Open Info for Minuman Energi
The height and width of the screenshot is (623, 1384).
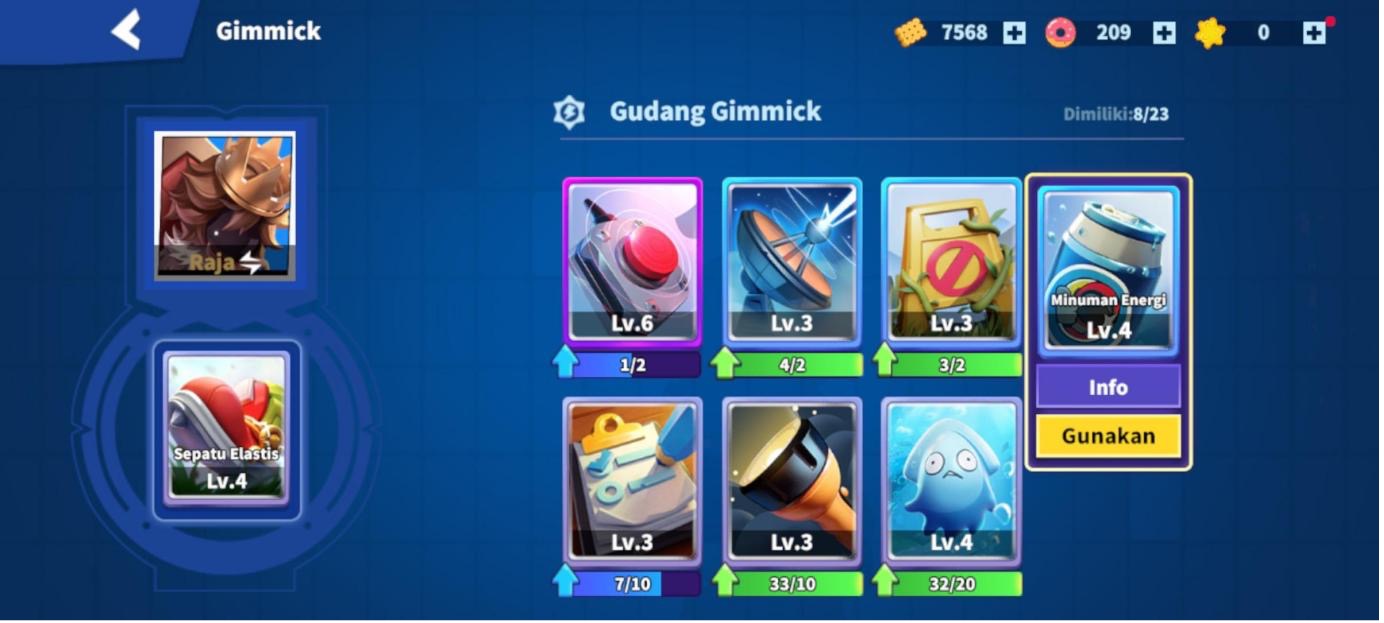(x=1107, y=387)
